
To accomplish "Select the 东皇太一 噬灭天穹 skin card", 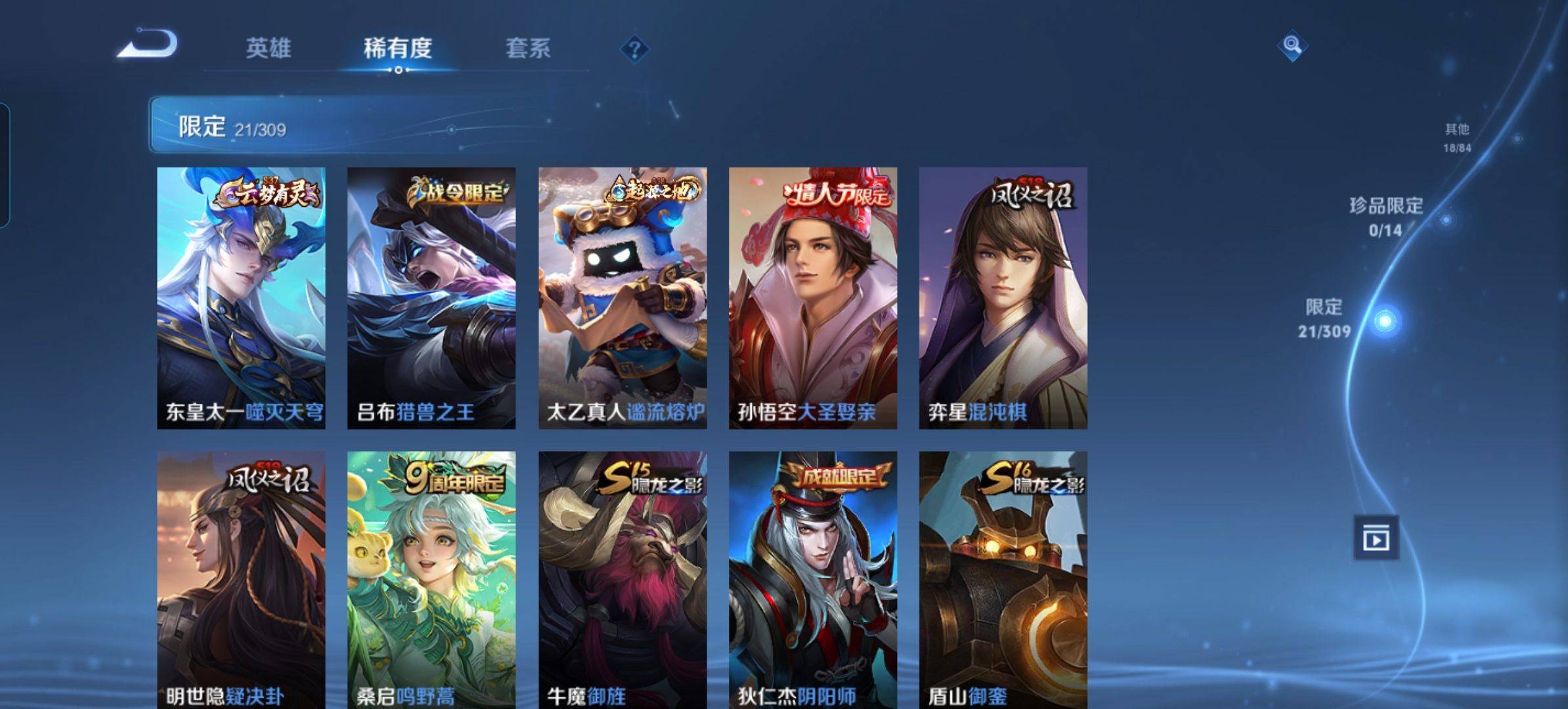I will (241, 298).
